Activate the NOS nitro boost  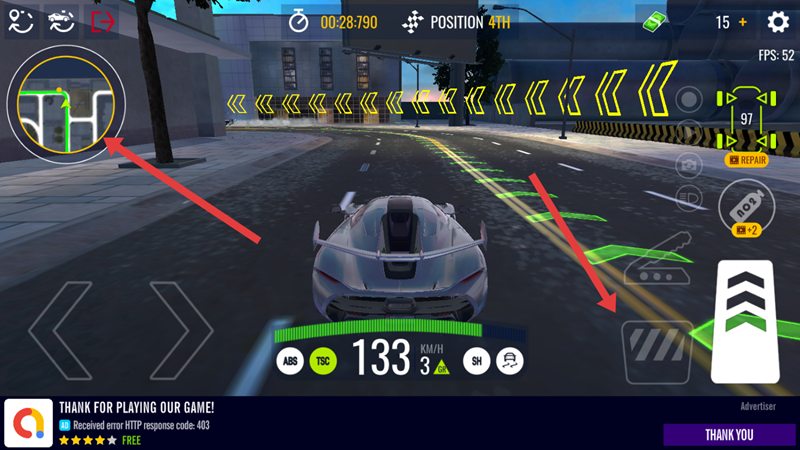click(746, 205)
